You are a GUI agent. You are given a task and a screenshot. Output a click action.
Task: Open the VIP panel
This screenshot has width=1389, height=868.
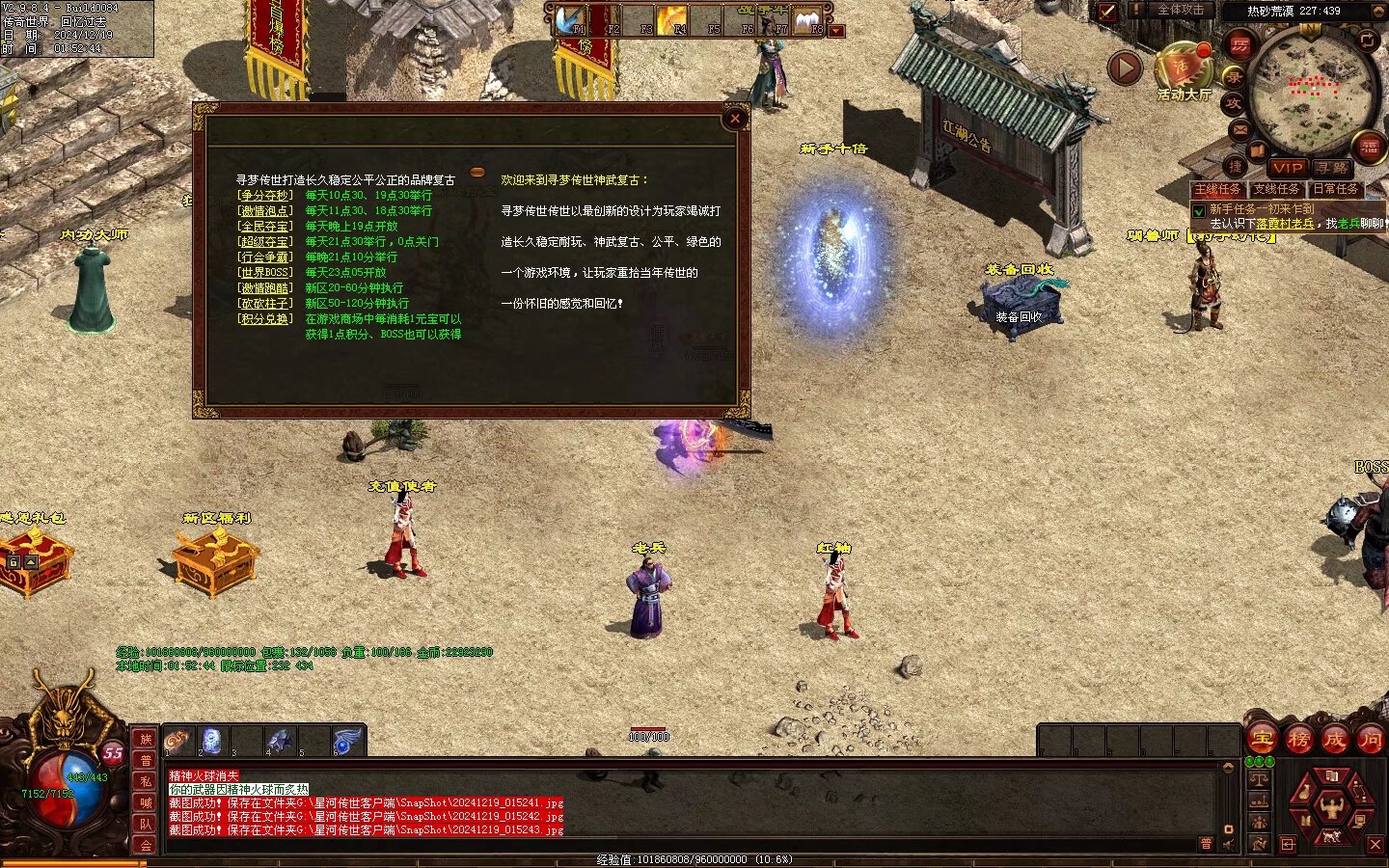click(1288, 168)
